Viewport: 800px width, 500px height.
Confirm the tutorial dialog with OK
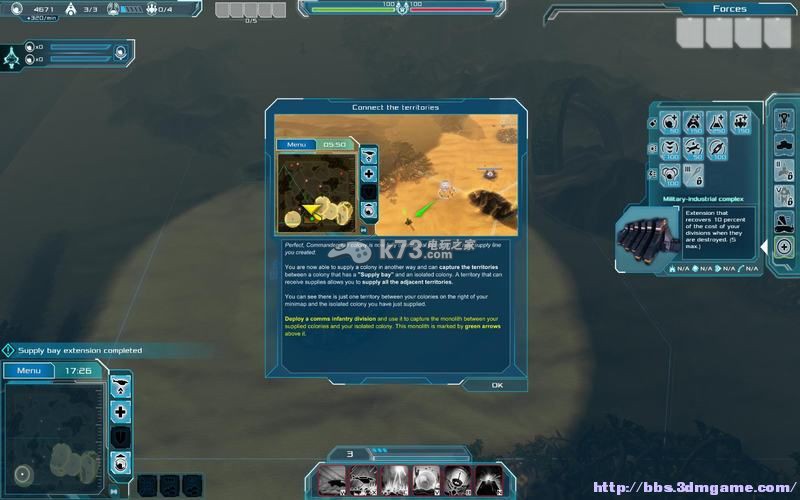tap(497, 385)
